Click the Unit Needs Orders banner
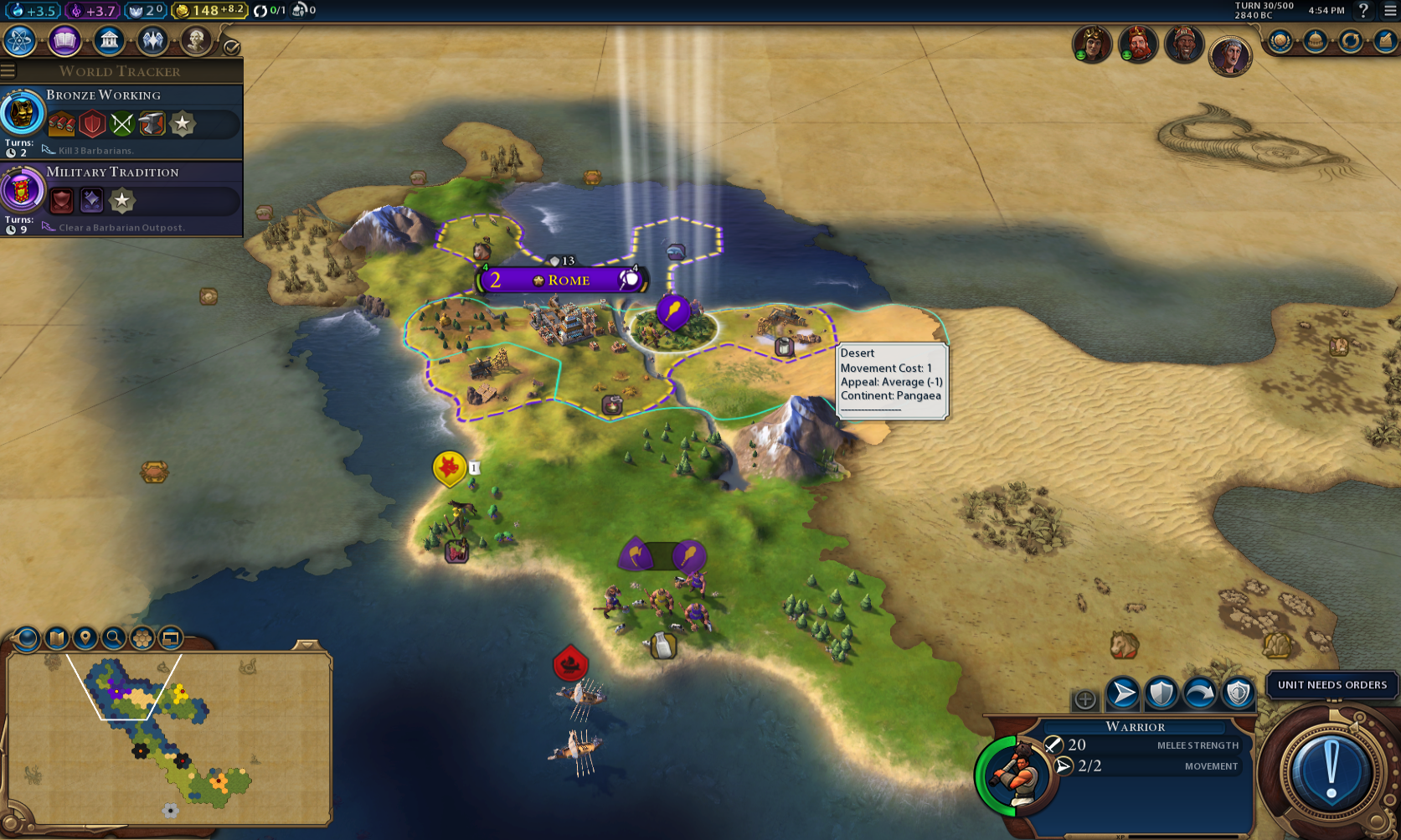The height and width of the screenshot is (840, 1401). [x=1331, y=685]
